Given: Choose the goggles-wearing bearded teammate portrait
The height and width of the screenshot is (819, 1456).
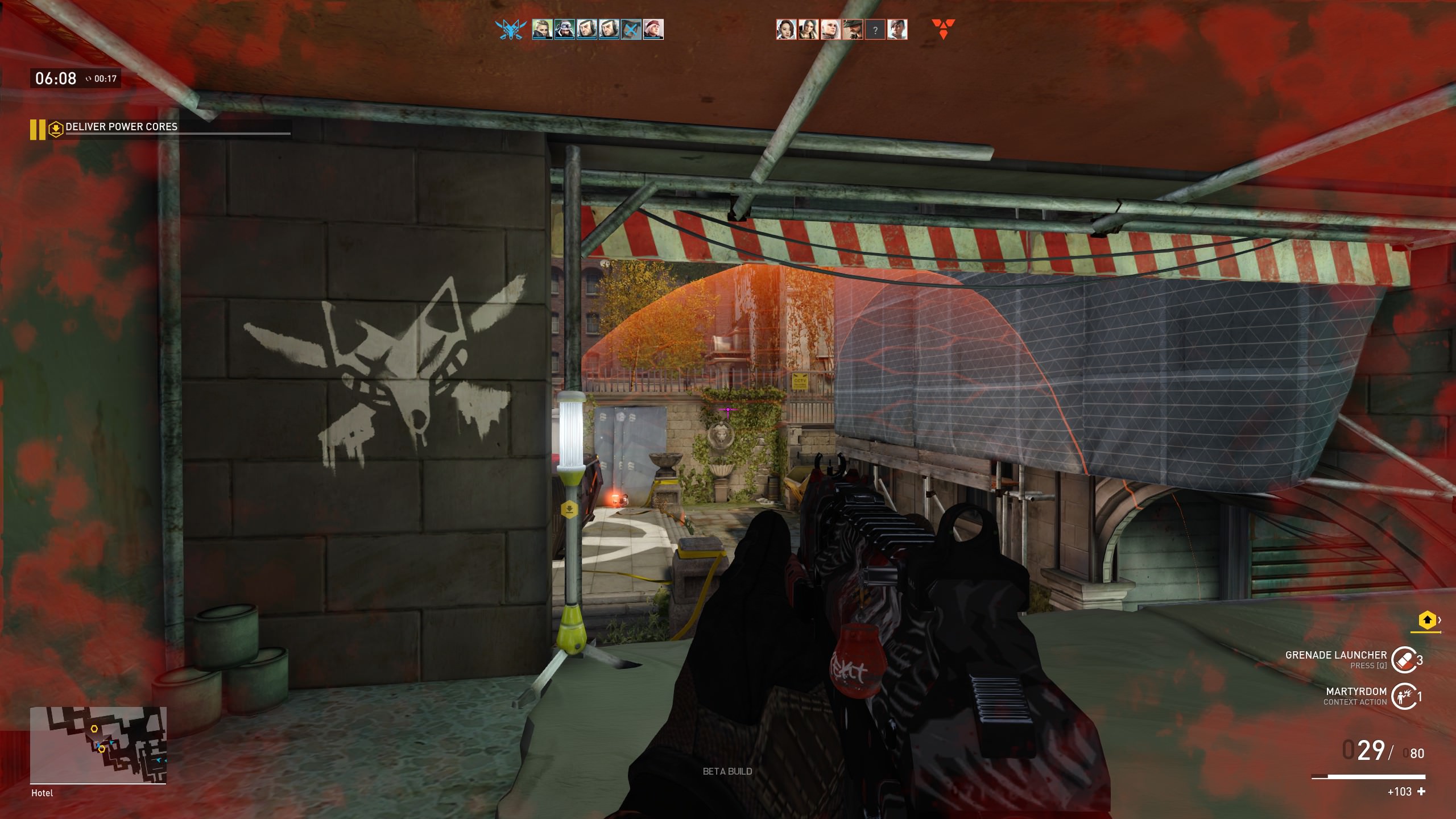Looking at the screenshot, I should (564, 30).
